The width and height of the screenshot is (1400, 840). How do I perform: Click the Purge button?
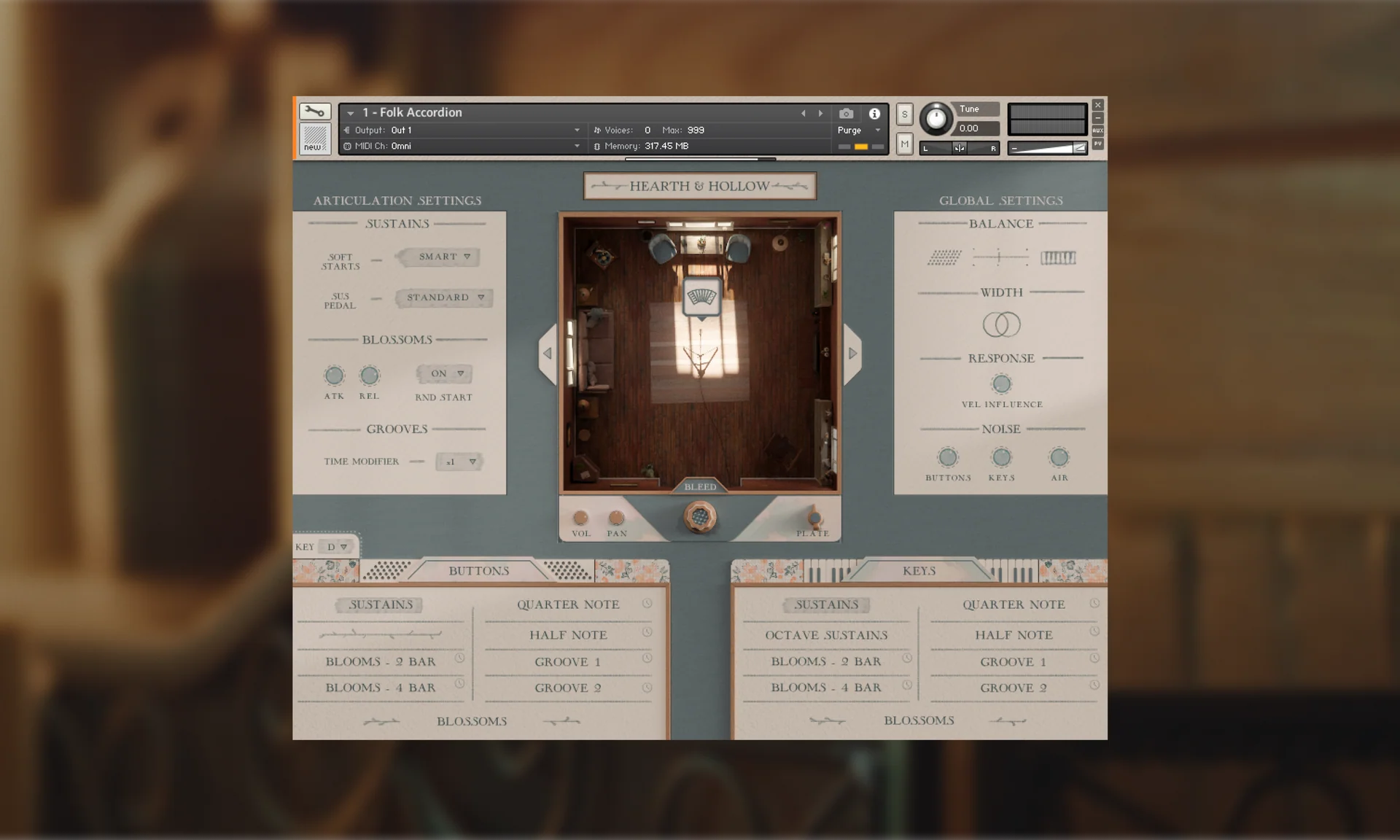click(850, 130)
